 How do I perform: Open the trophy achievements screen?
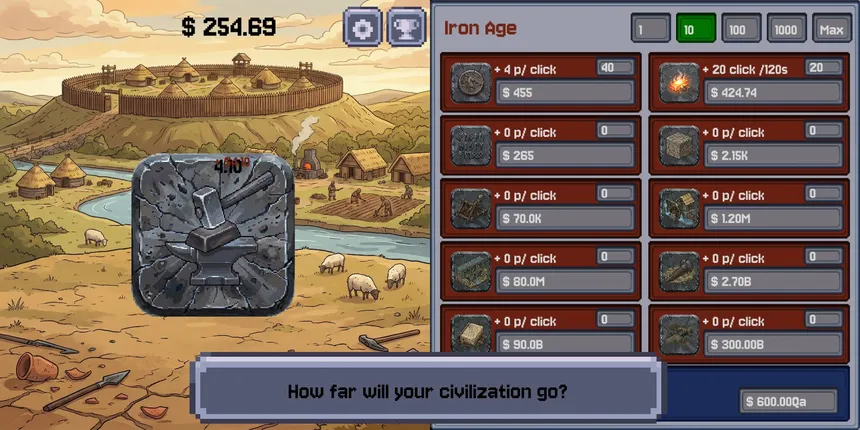click(406, 27)
